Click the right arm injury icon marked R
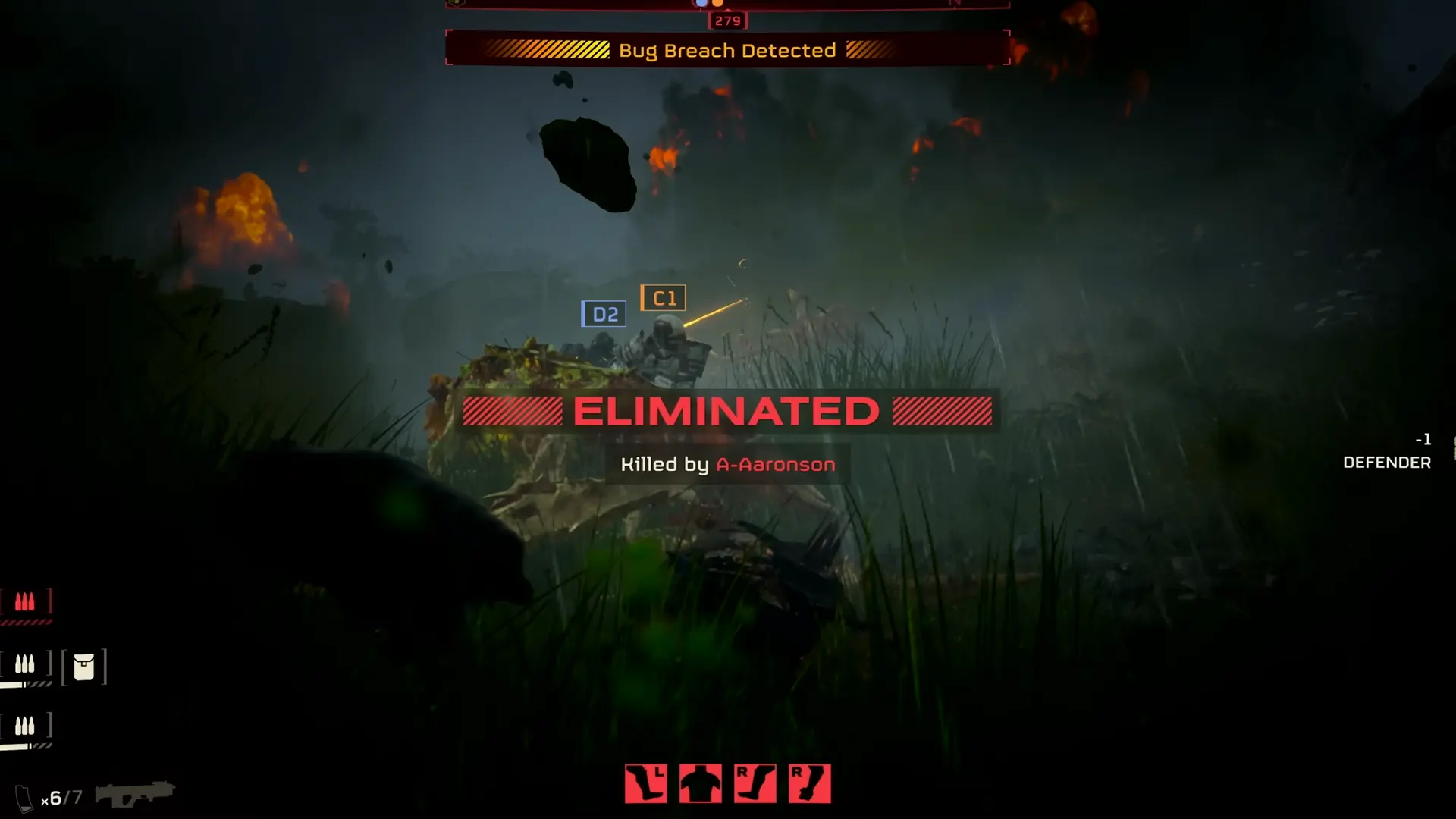The height and width of the screenshot is (819, 1456). coord(808,783)
